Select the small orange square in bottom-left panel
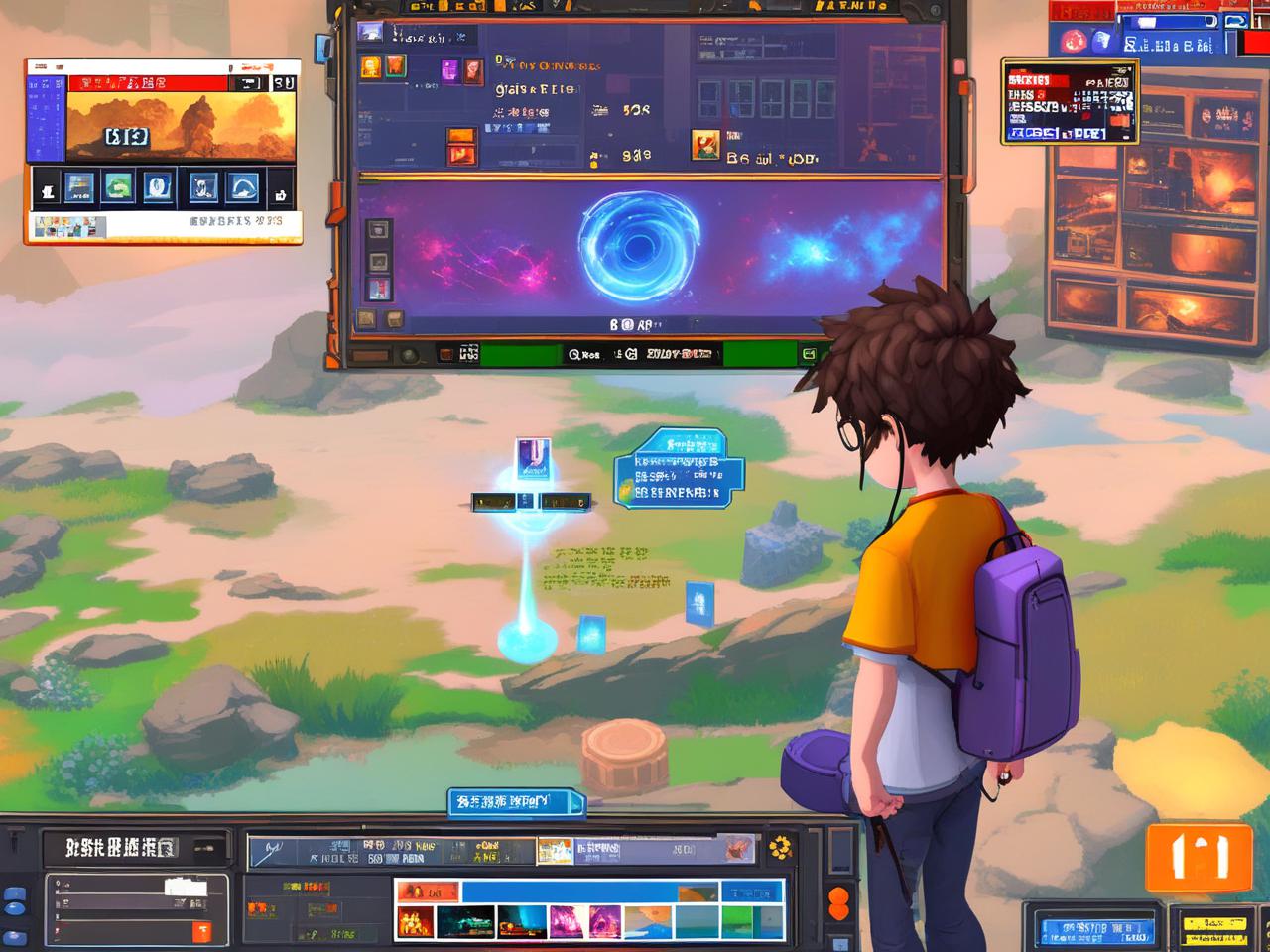The width and height of the screenshot is (1270, 952). point(201,932)
